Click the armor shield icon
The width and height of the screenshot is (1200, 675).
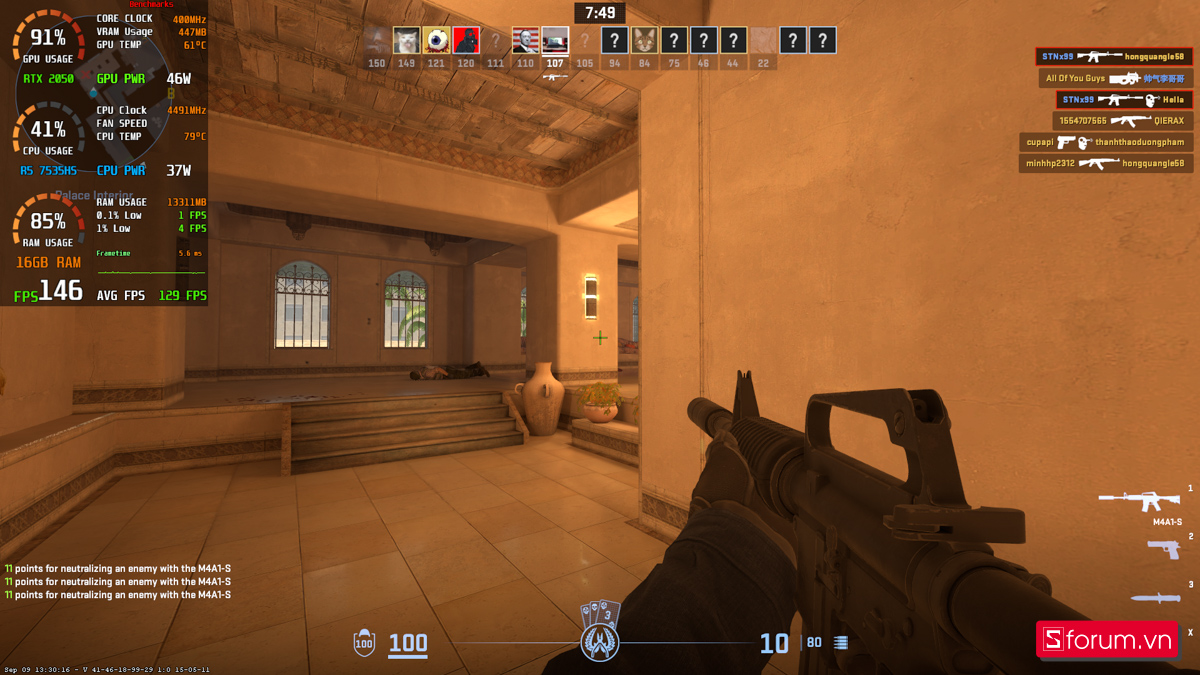click(364, 643)
